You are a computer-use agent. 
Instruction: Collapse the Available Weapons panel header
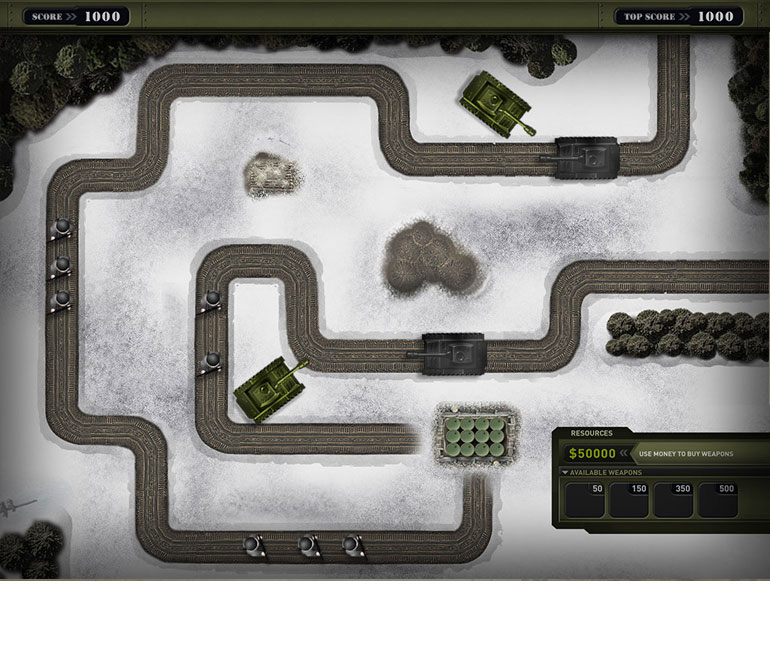click(x=566, y=472)
